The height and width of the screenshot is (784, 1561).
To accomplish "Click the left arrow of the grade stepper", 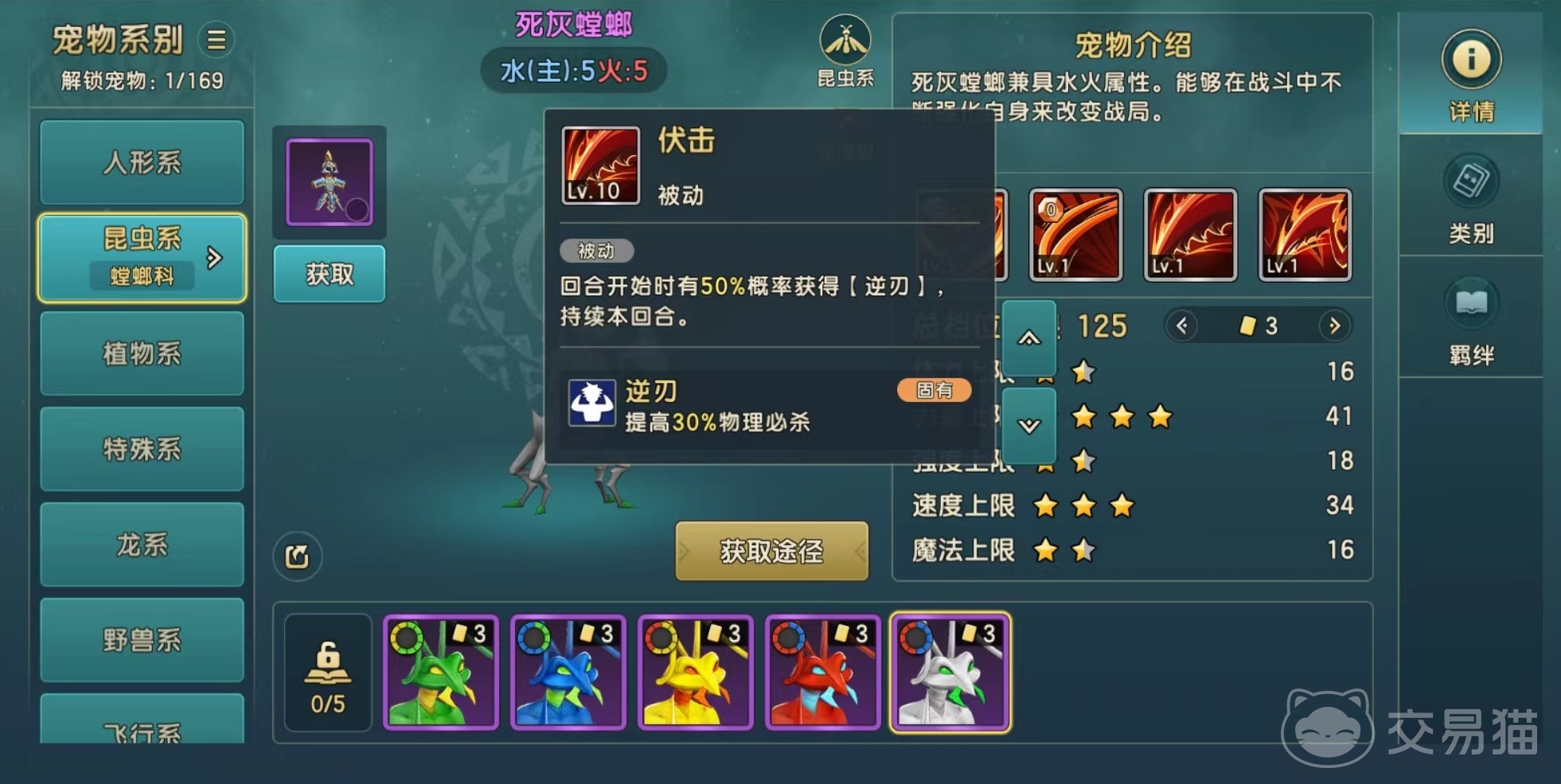I will (1182, 326).
